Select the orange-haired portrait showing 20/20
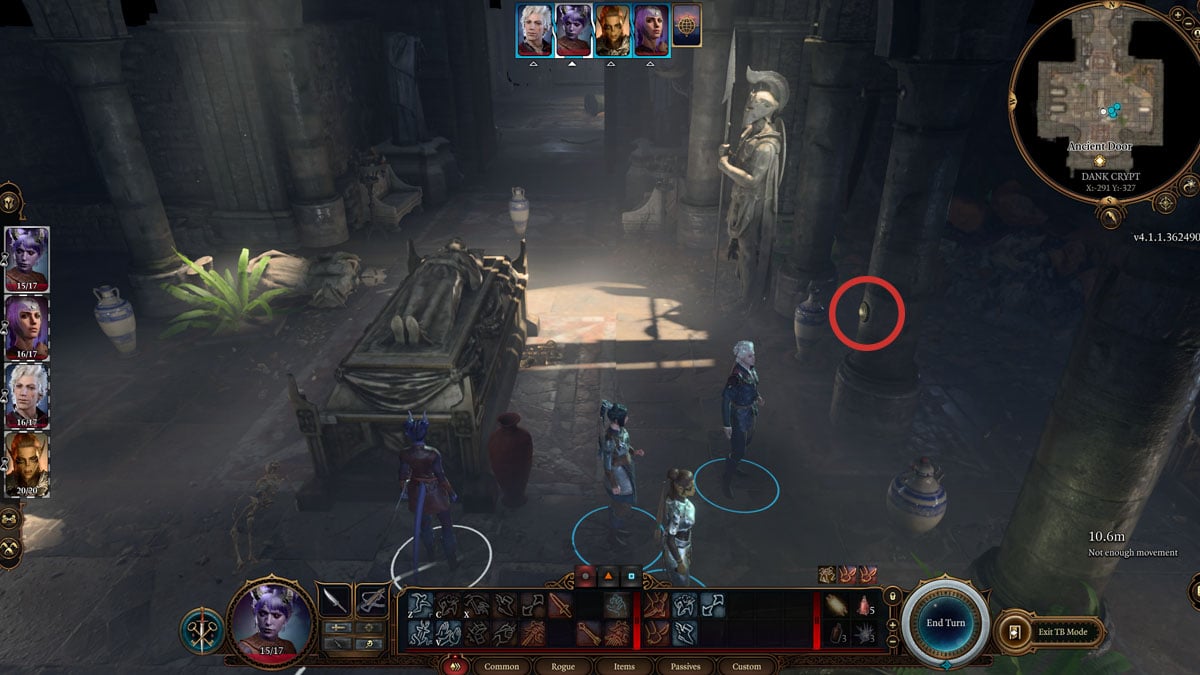This screenshot has height=675, width=1200. [27, 462]
